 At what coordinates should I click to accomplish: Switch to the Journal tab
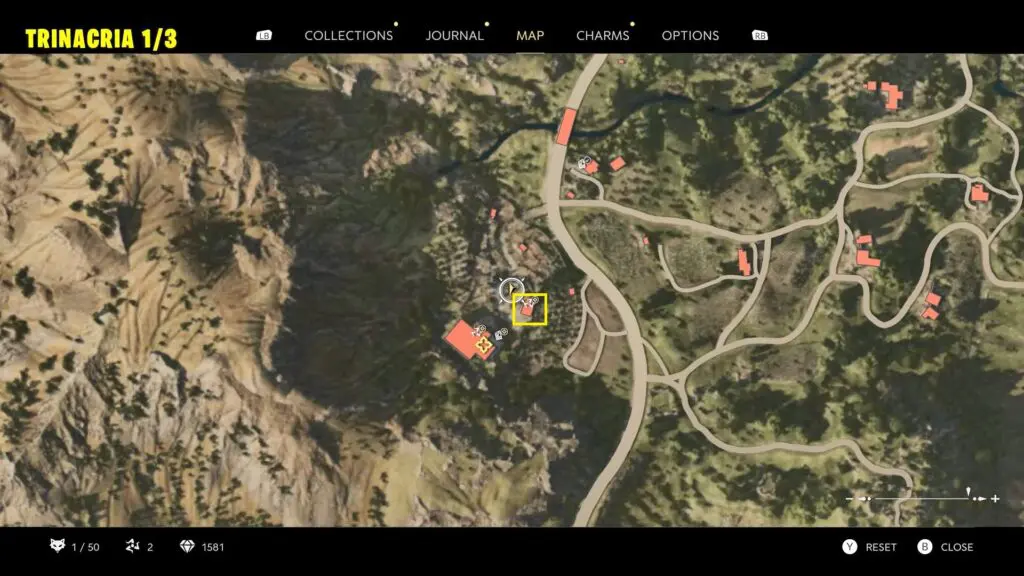[454, 35]
